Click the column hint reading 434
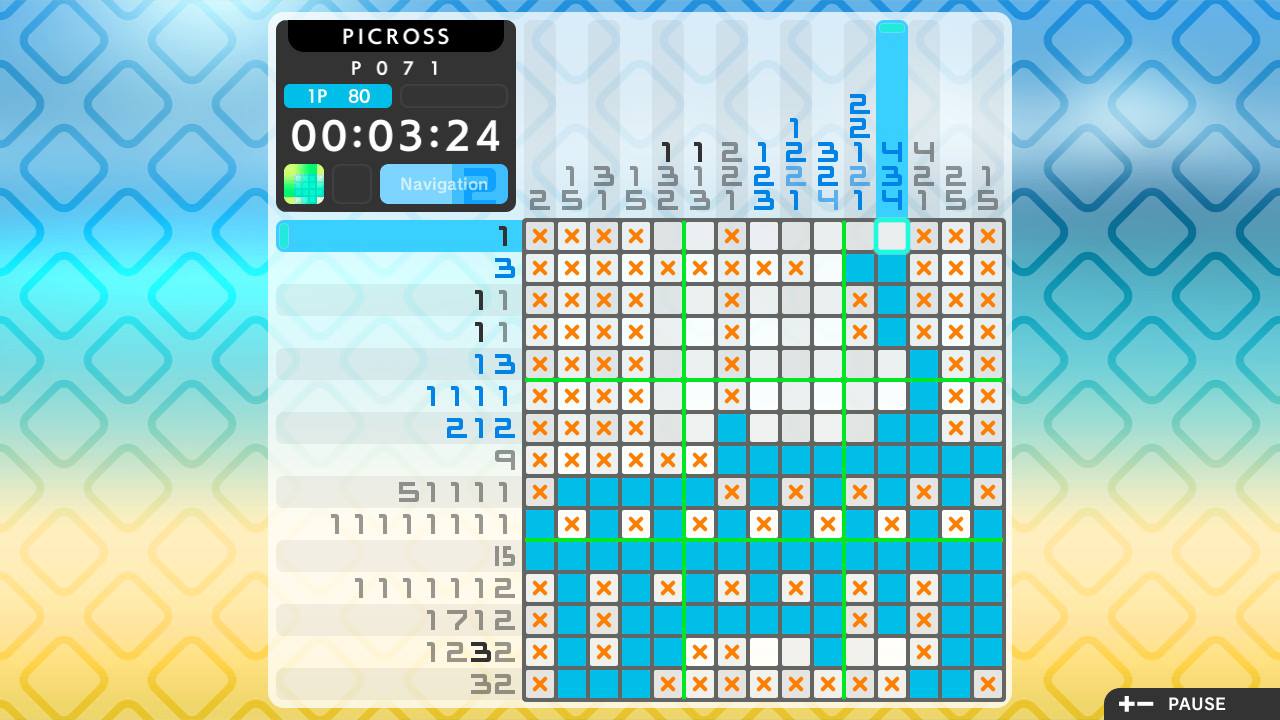This screenshot has height=720, width=1280. pyautogui.click(x=891, y=178)
